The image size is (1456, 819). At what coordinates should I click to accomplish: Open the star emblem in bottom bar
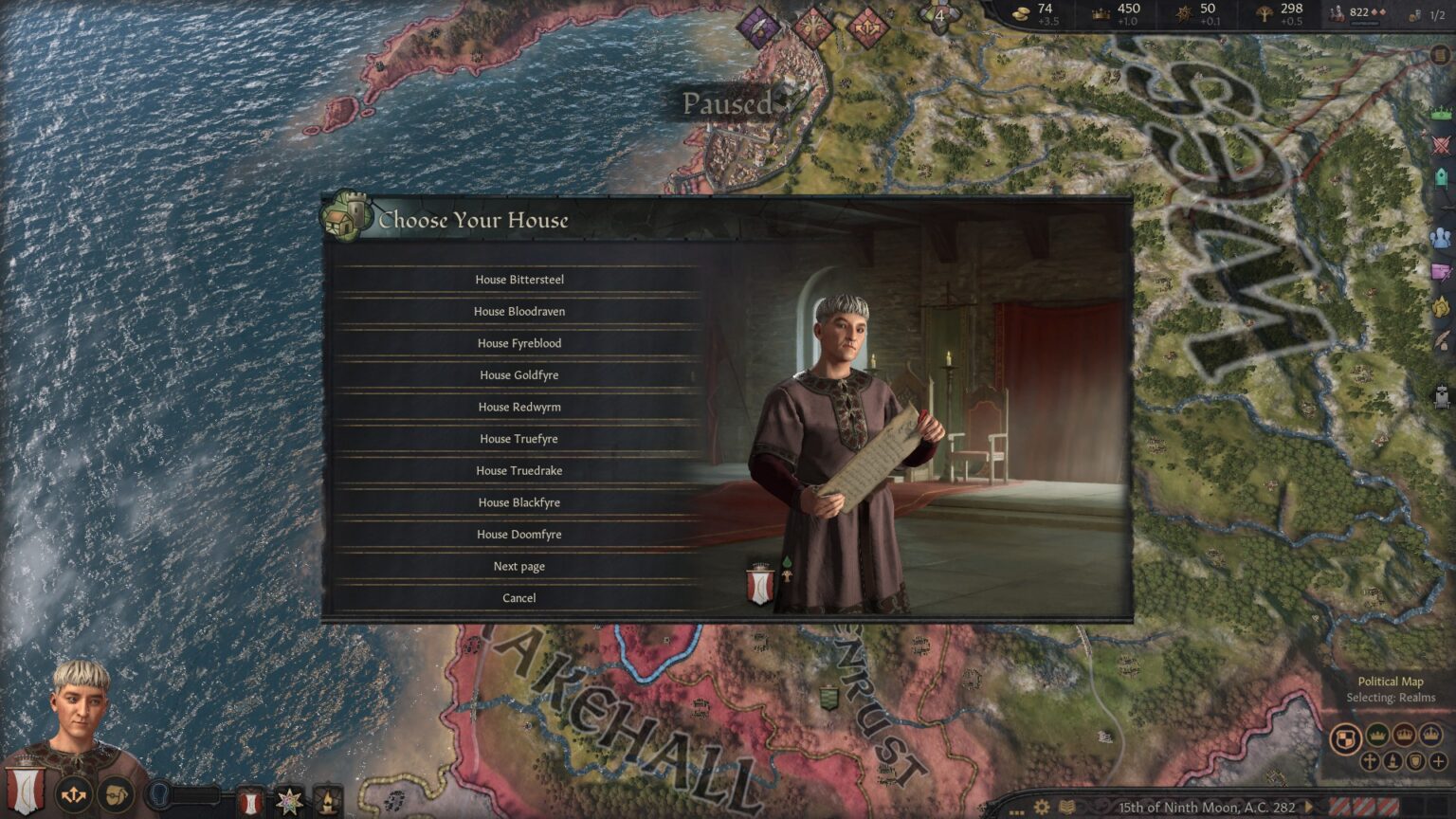[288, 802]
